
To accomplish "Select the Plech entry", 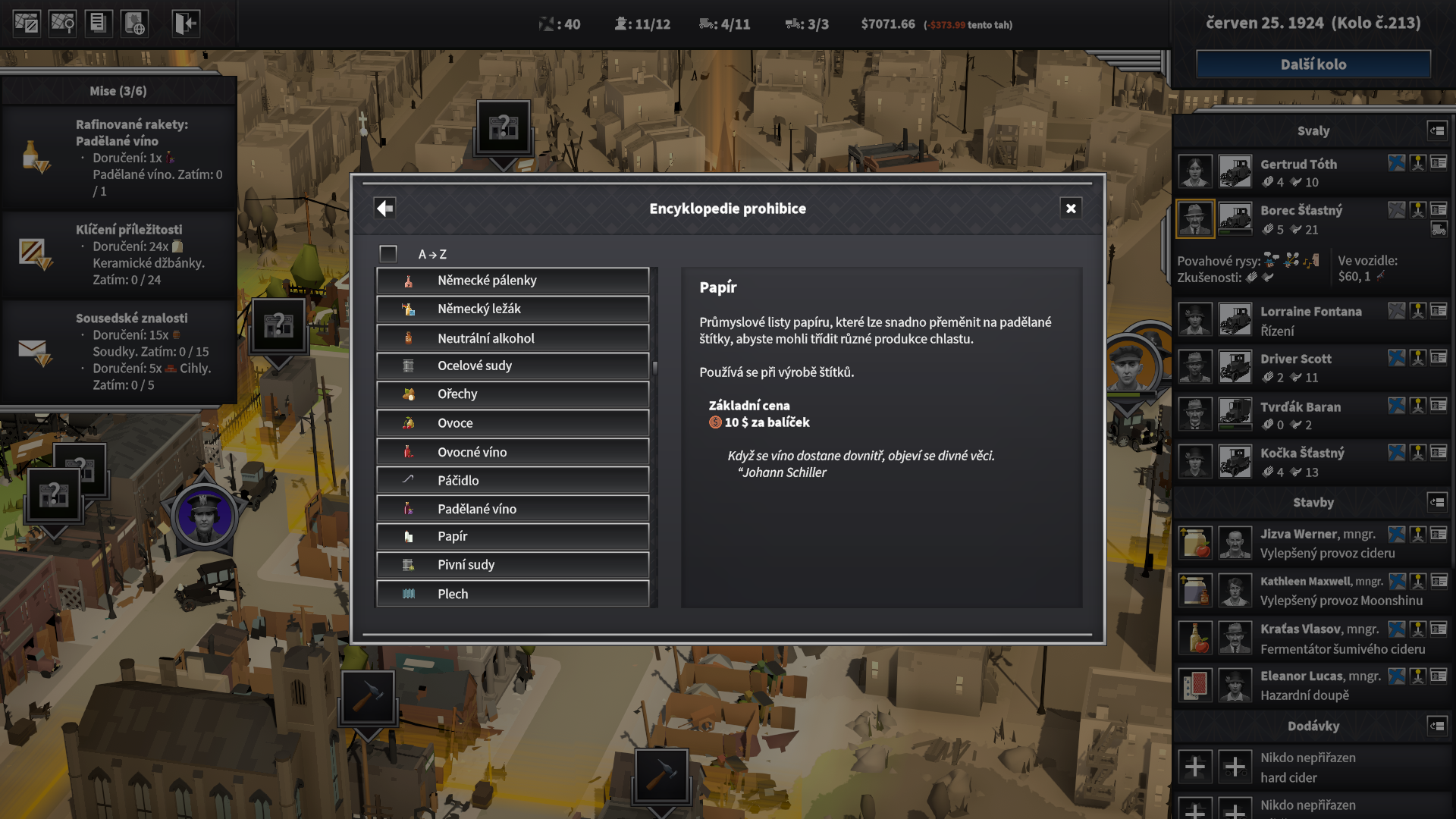I will 513,594.
